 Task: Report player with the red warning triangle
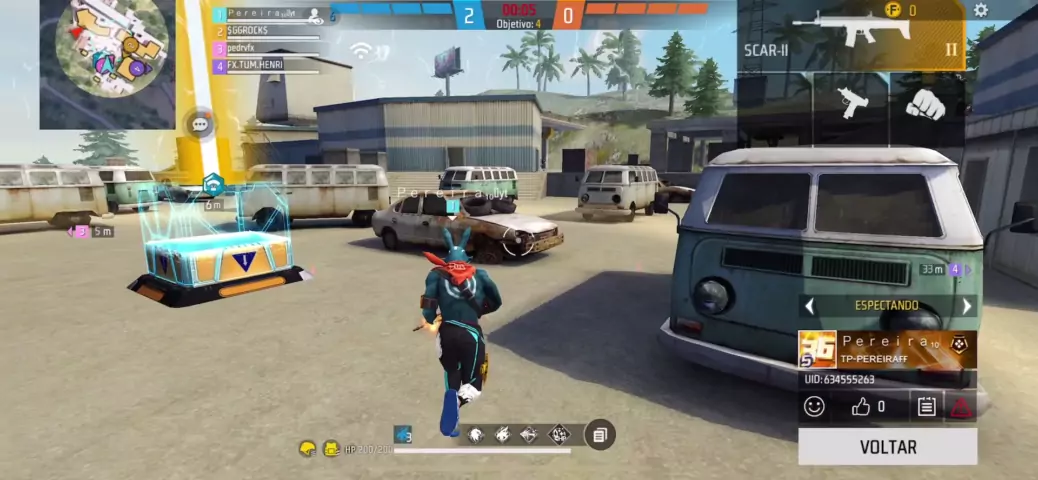coord(961,406)
